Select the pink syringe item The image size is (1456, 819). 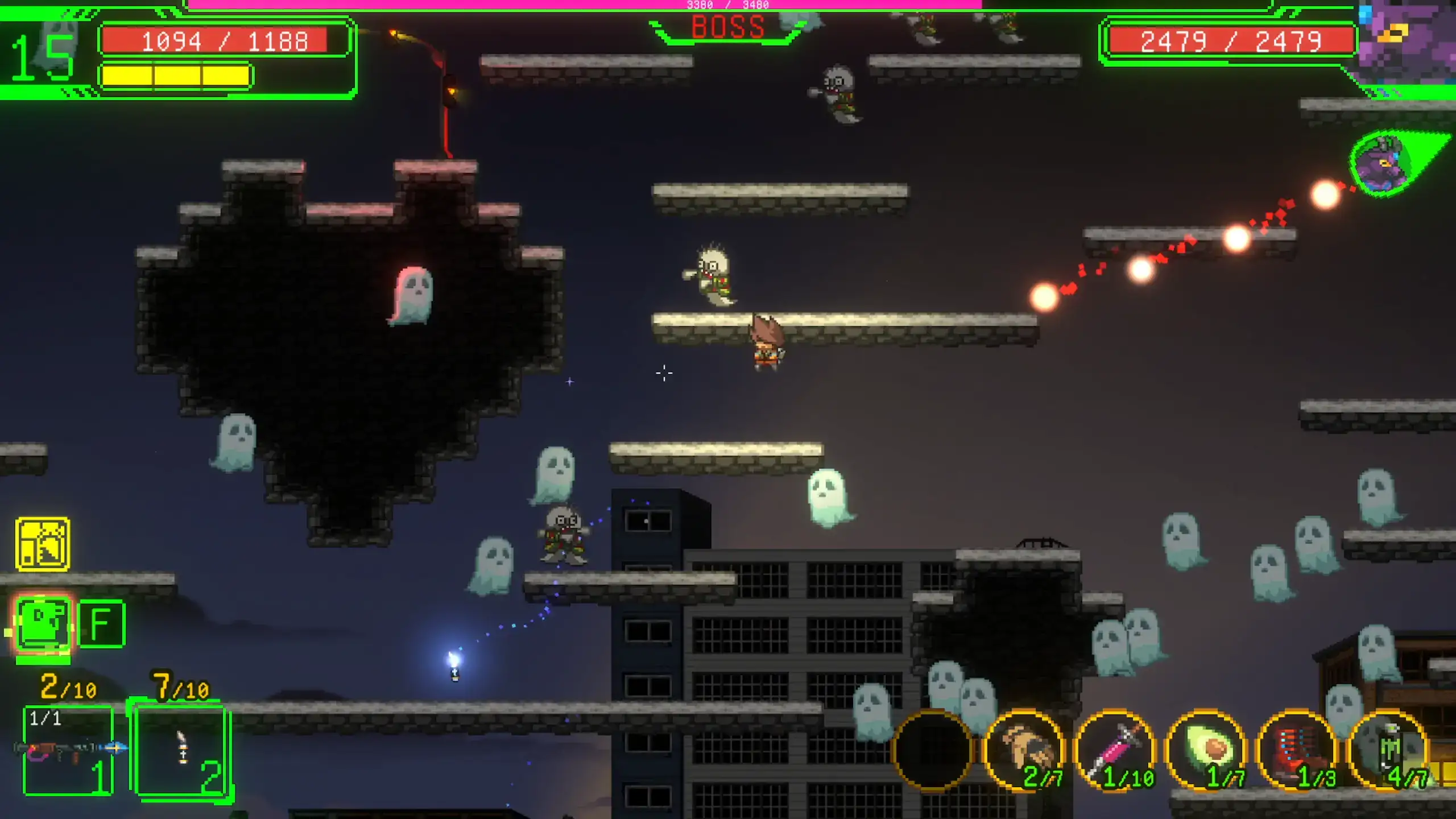click(1115, 751)
